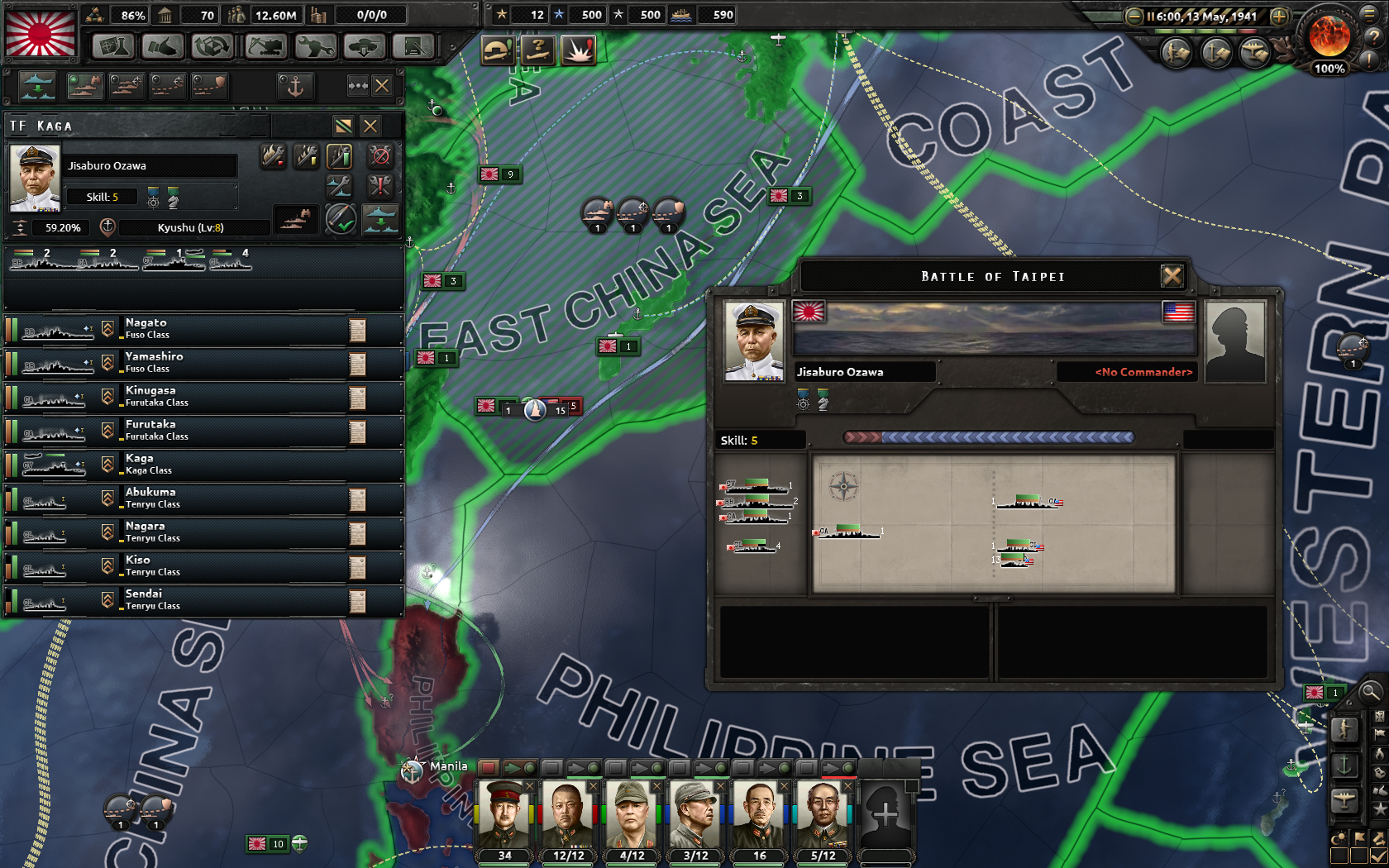Open the Construction excavator icon
Screen dimensions: 1389x868
[265, 45]
